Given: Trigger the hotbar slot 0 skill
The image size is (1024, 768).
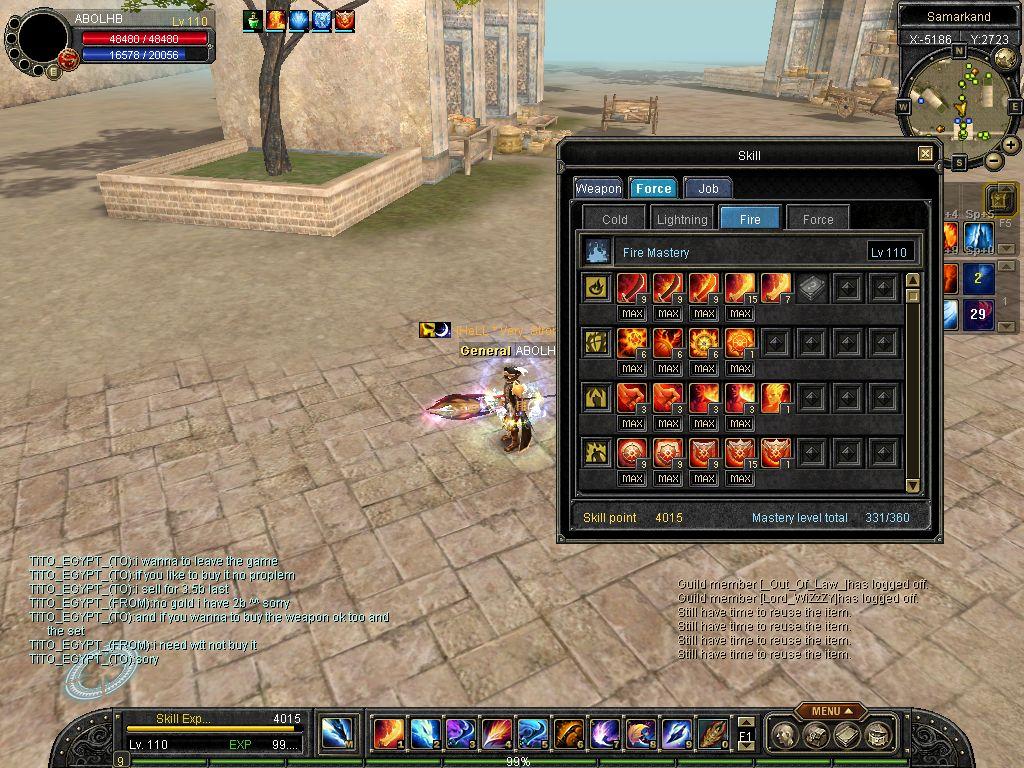Looking at the screenshot, I should click(x=712, y=734).
